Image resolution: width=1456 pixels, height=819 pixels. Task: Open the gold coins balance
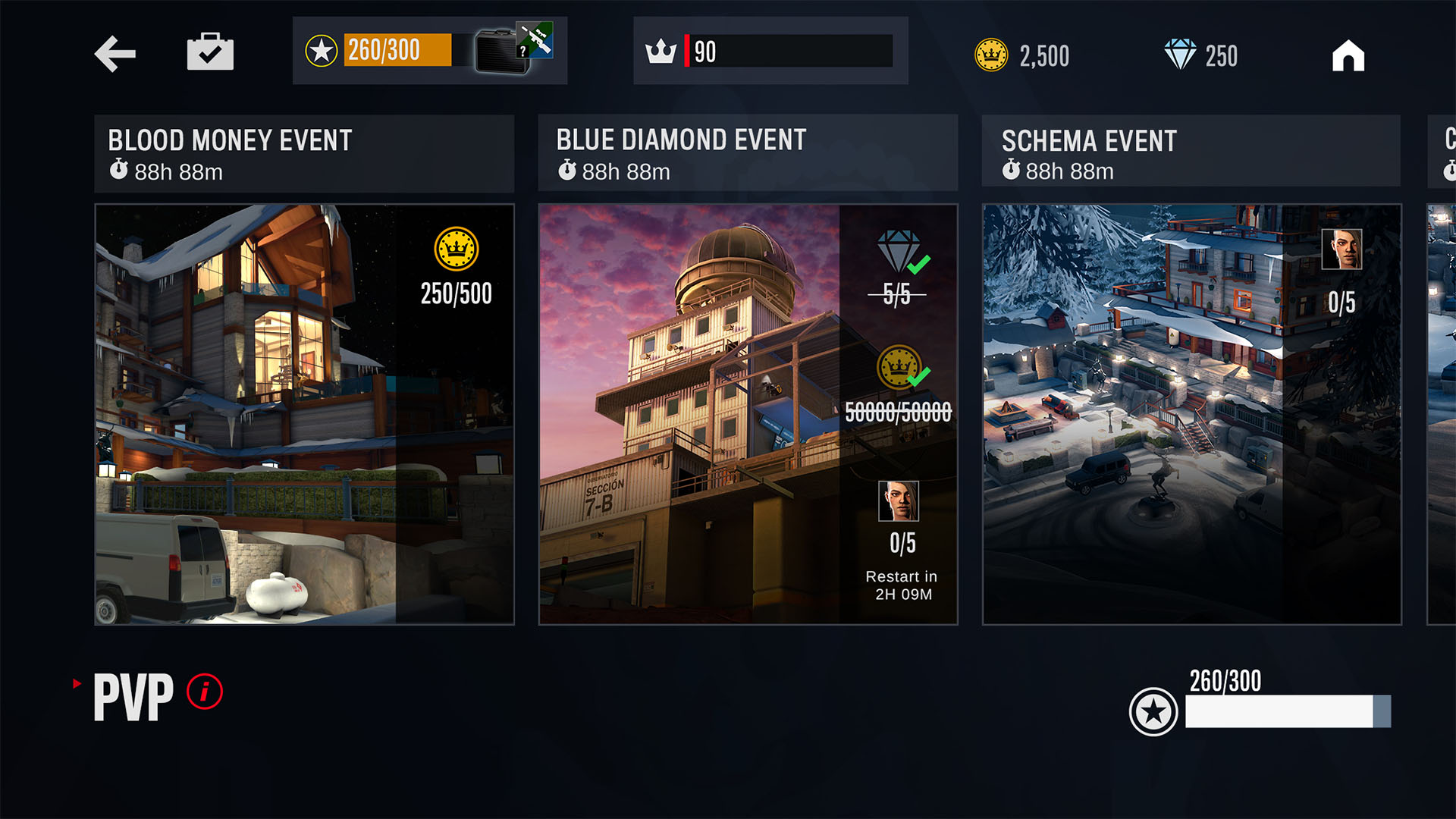(x=1021, y=55)
